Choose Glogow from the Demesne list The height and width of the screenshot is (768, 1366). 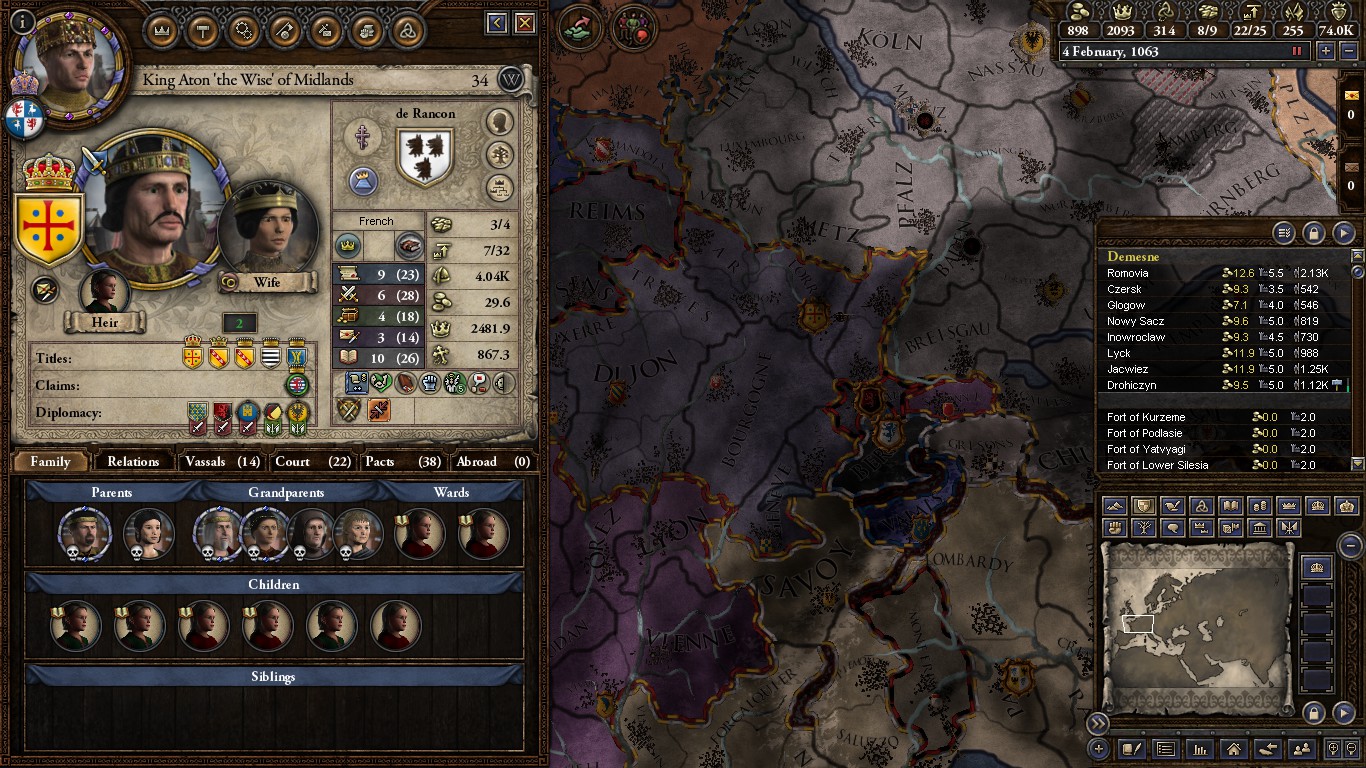1126,305
